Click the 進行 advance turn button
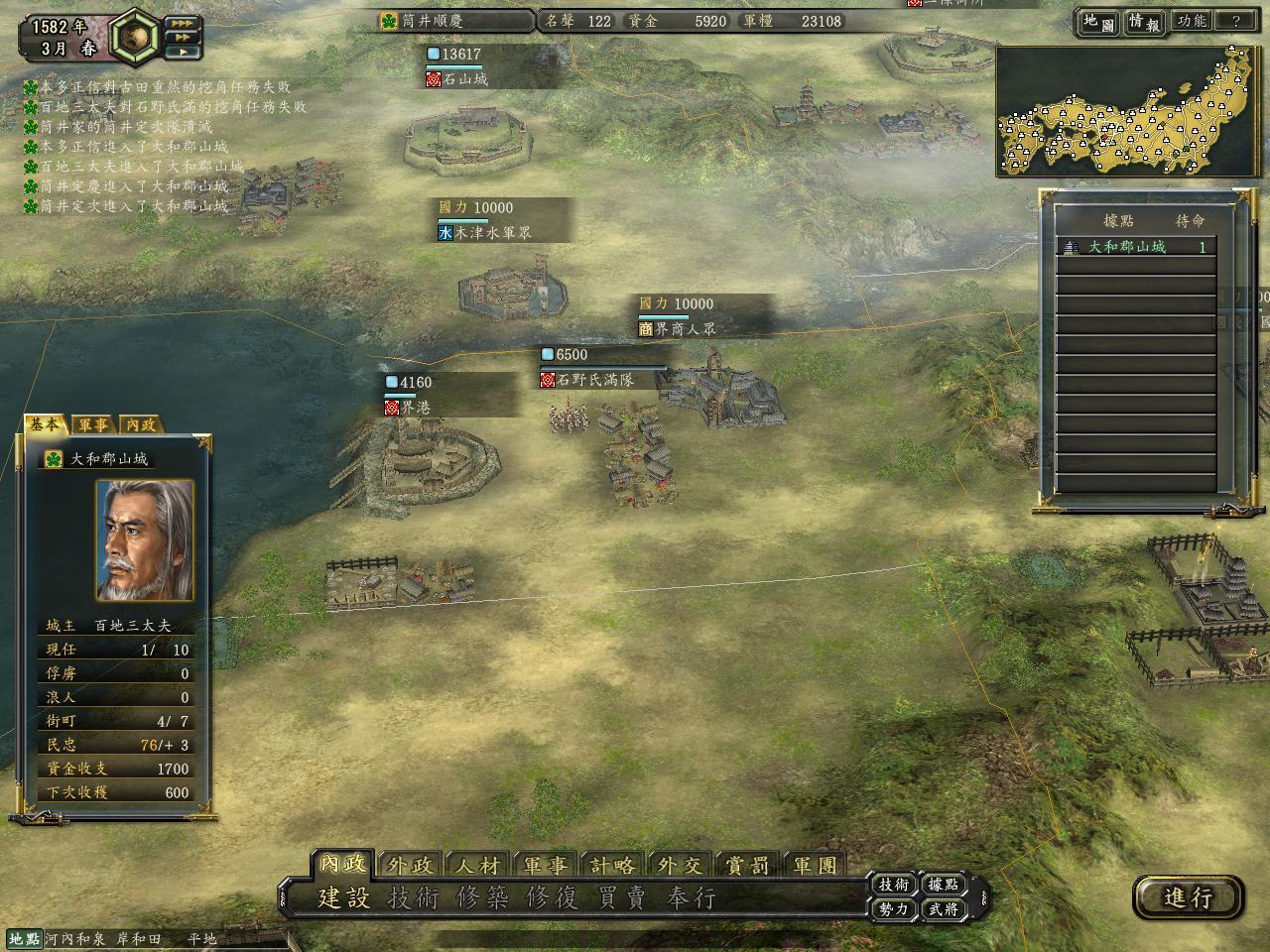This screenshot has height=952, width=1270. click(x=1188, y=897)
